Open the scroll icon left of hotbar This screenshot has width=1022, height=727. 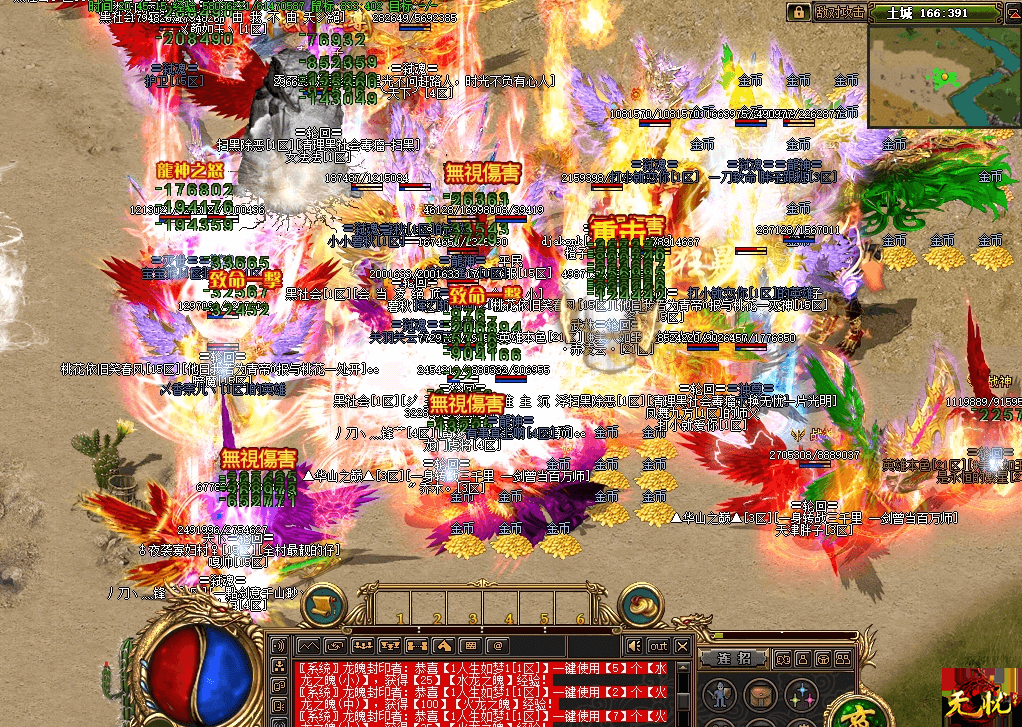tap(324, 605)
